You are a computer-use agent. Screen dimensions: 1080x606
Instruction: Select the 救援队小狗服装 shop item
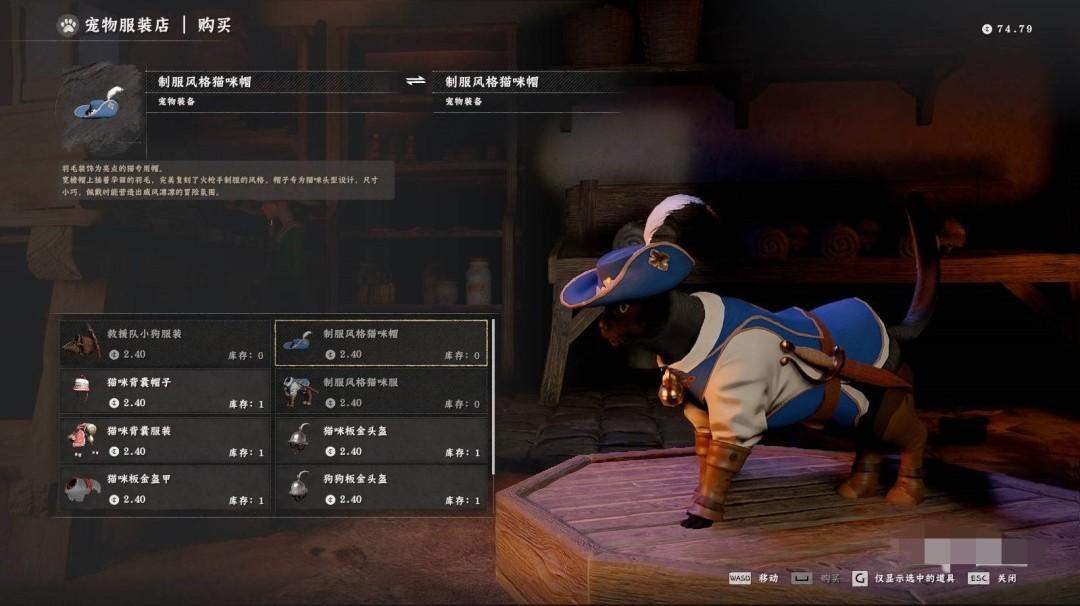165,343
